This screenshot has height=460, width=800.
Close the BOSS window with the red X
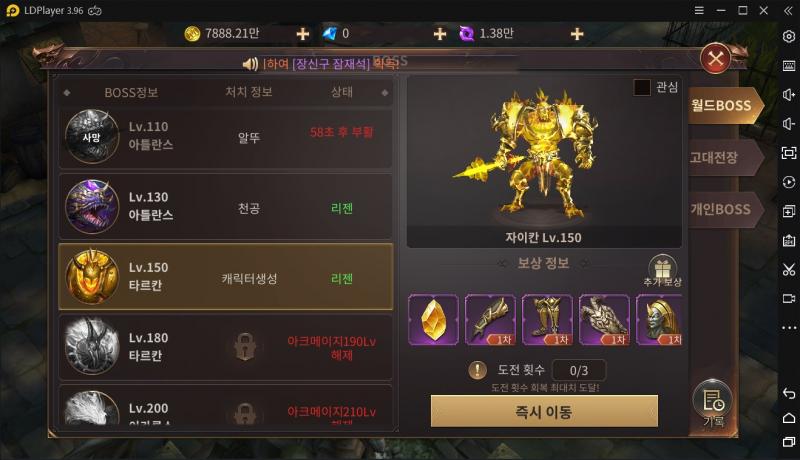(715, 59)
